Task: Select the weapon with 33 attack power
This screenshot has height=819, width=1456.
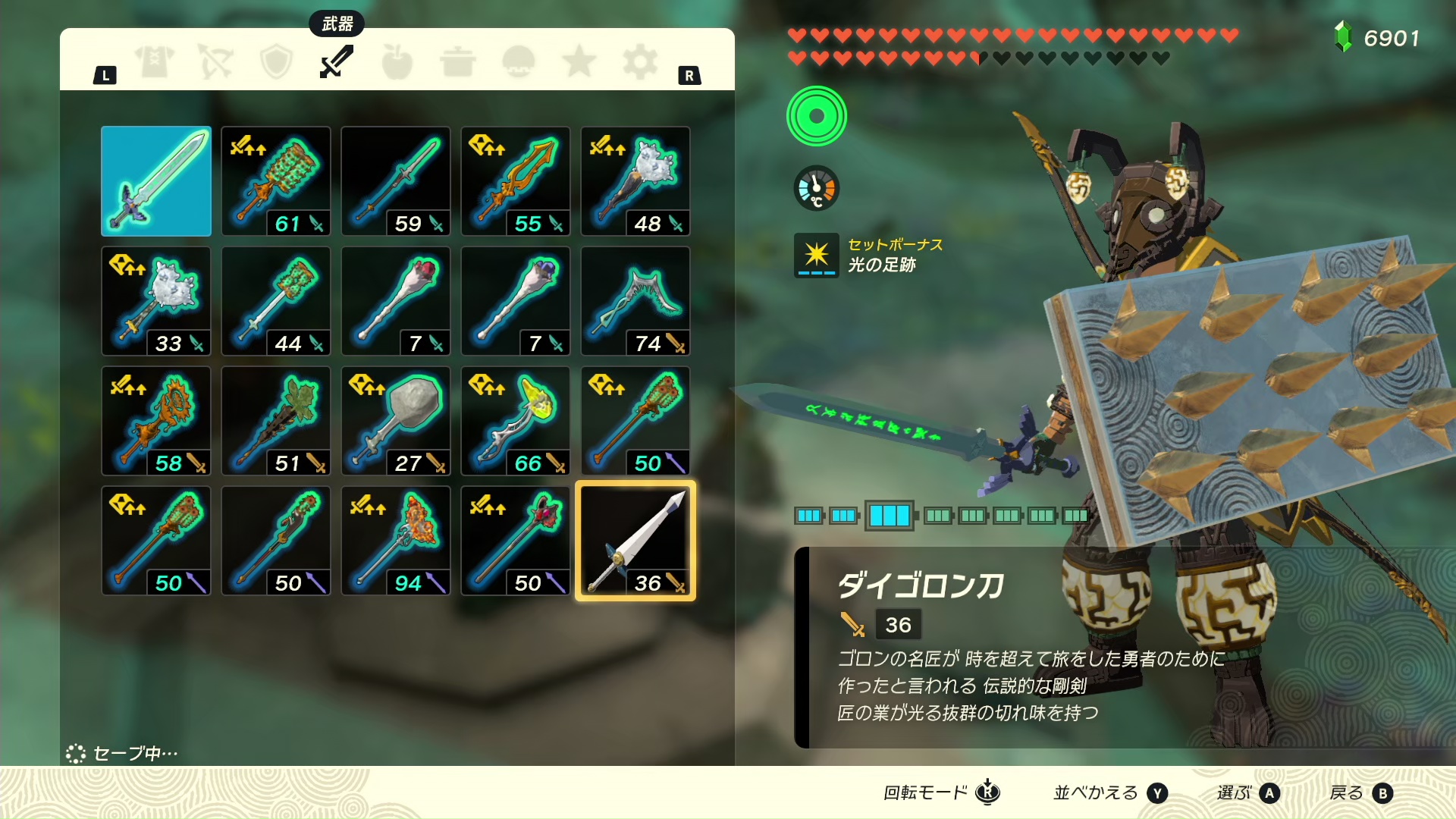Action: (x=156, y=301)
